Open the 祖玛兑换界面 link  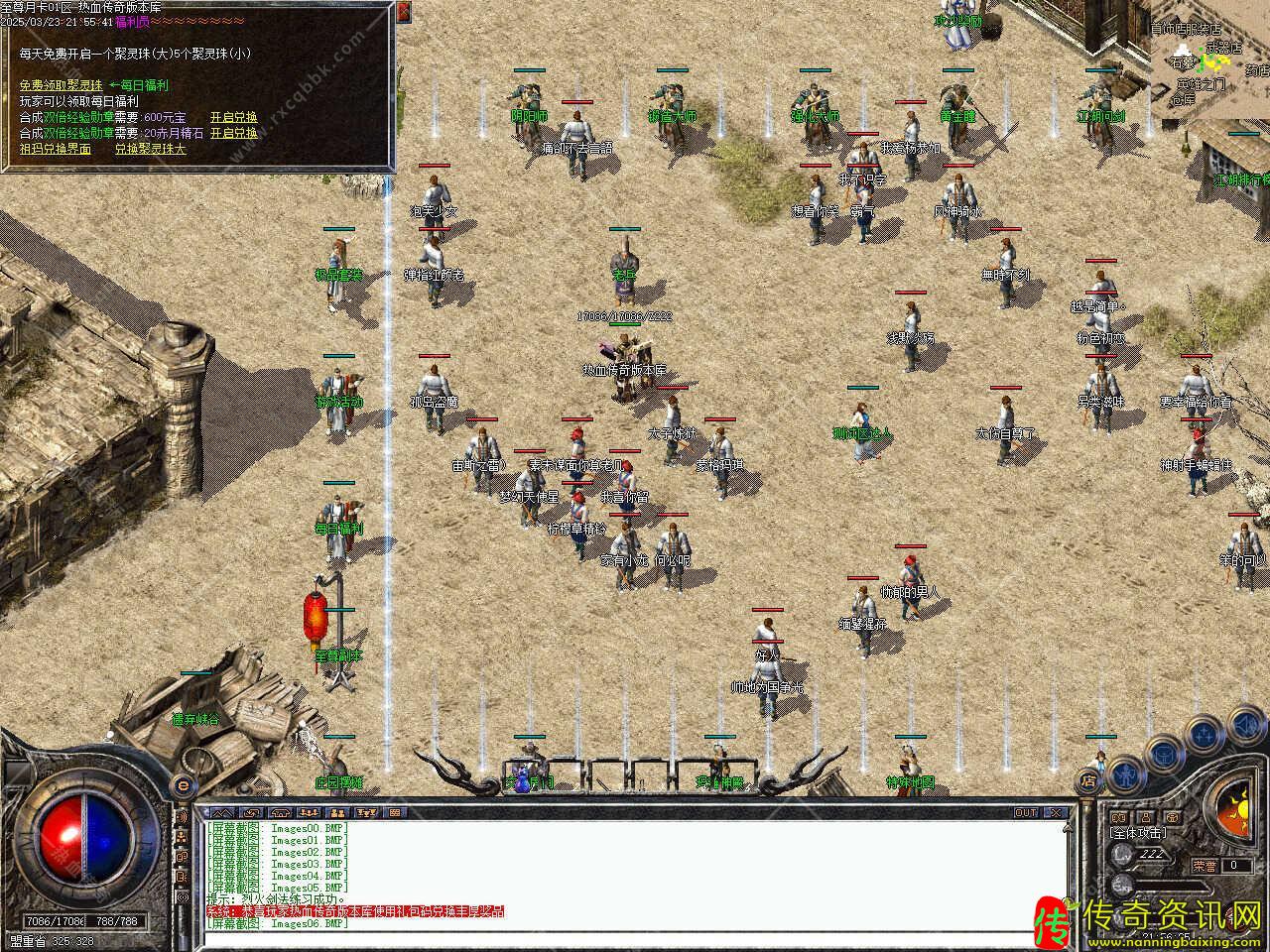click(x=56, y=149)
